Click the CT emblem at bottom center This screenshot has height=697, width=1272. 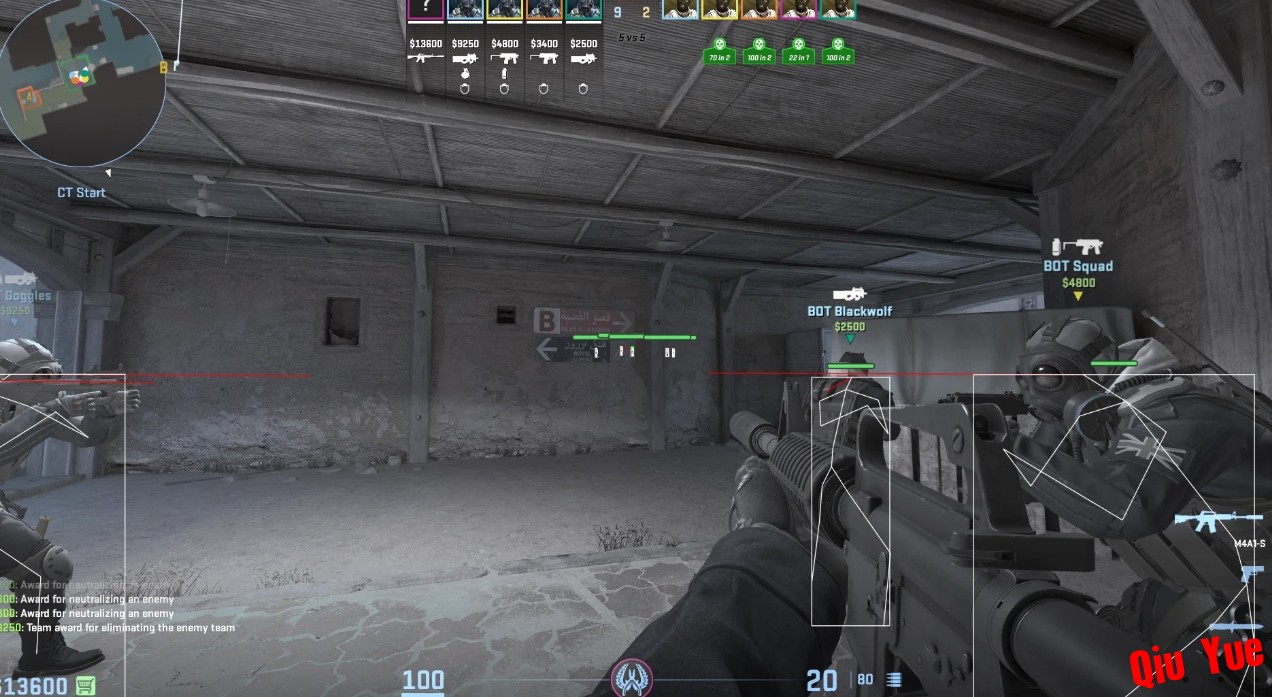point(632,678)
